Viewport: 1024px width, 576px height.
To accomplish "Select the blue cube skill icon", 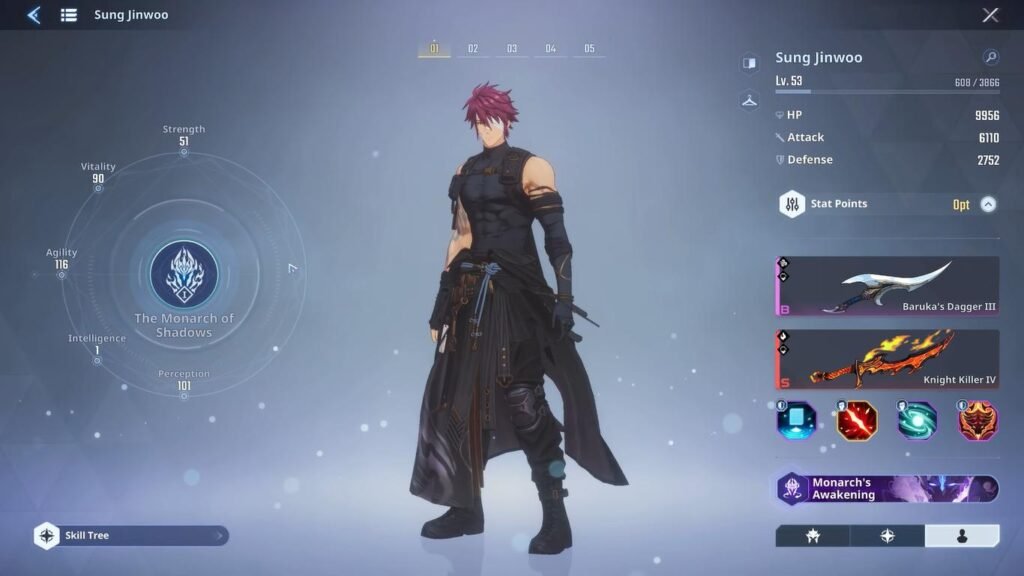I will [x=797, y=421].
